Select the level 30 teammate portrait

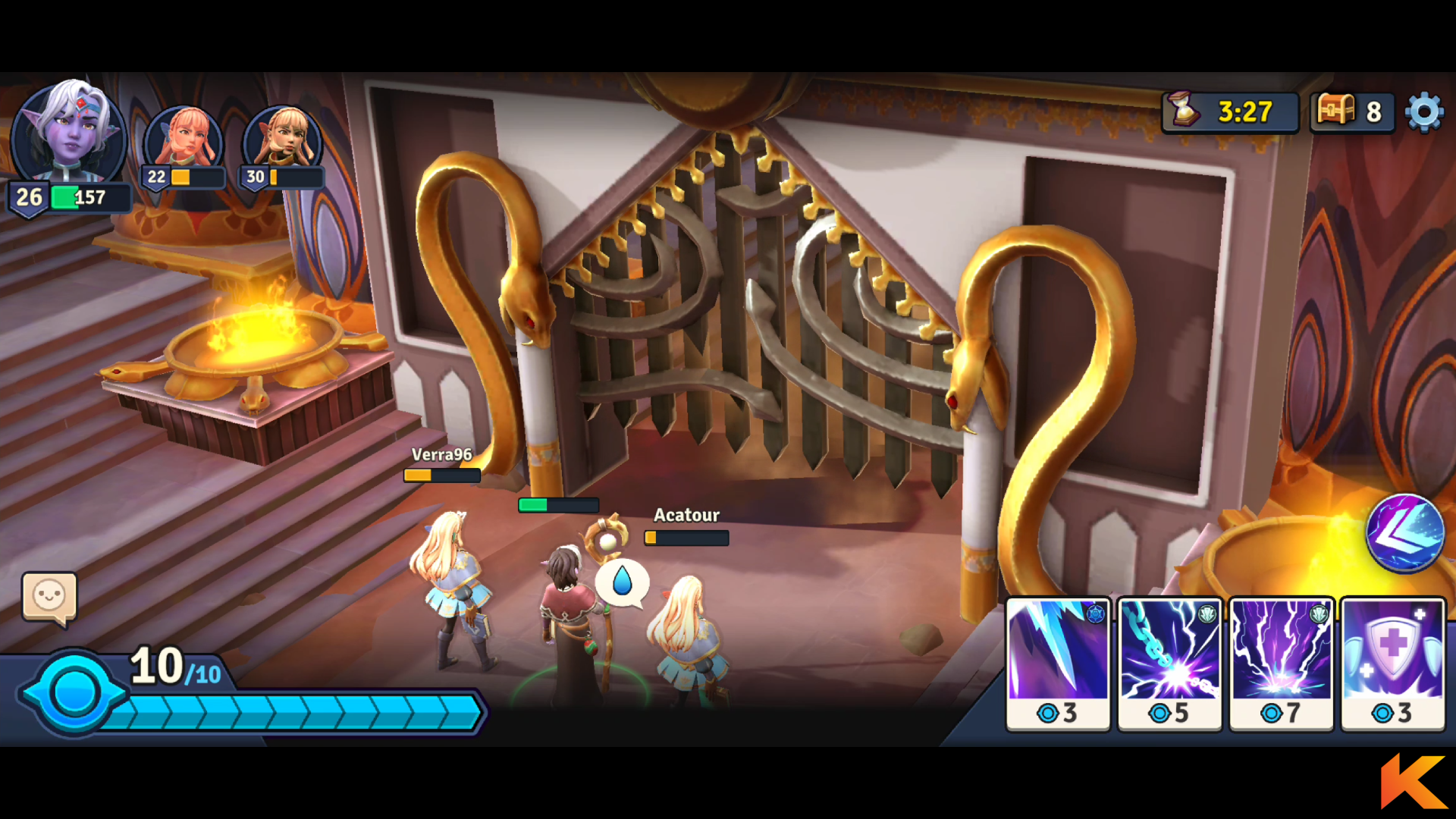point(284,140)
